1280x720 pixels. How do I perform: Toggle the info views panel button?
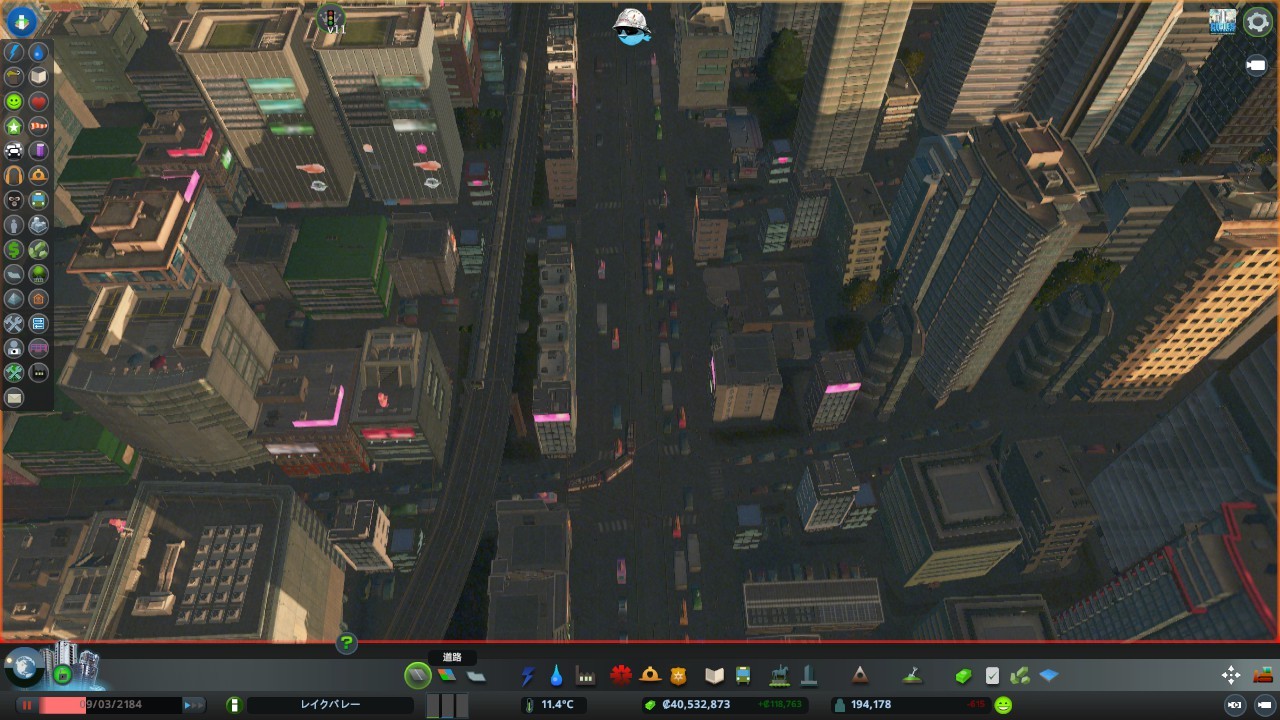click(x=22, y=21)
